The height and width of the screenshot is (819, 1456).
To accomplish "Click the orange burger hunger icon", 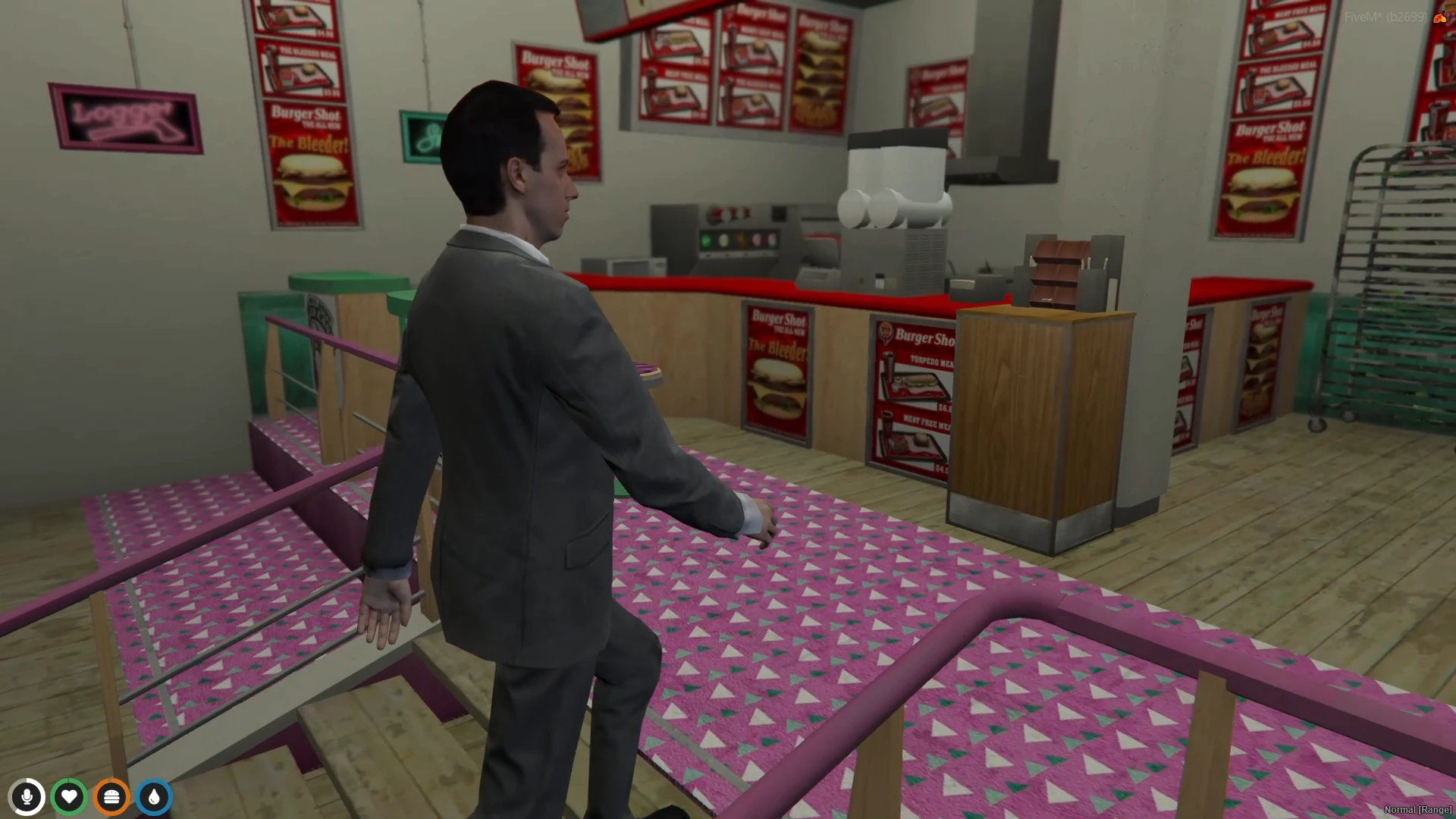I will [x=111, y=797].
